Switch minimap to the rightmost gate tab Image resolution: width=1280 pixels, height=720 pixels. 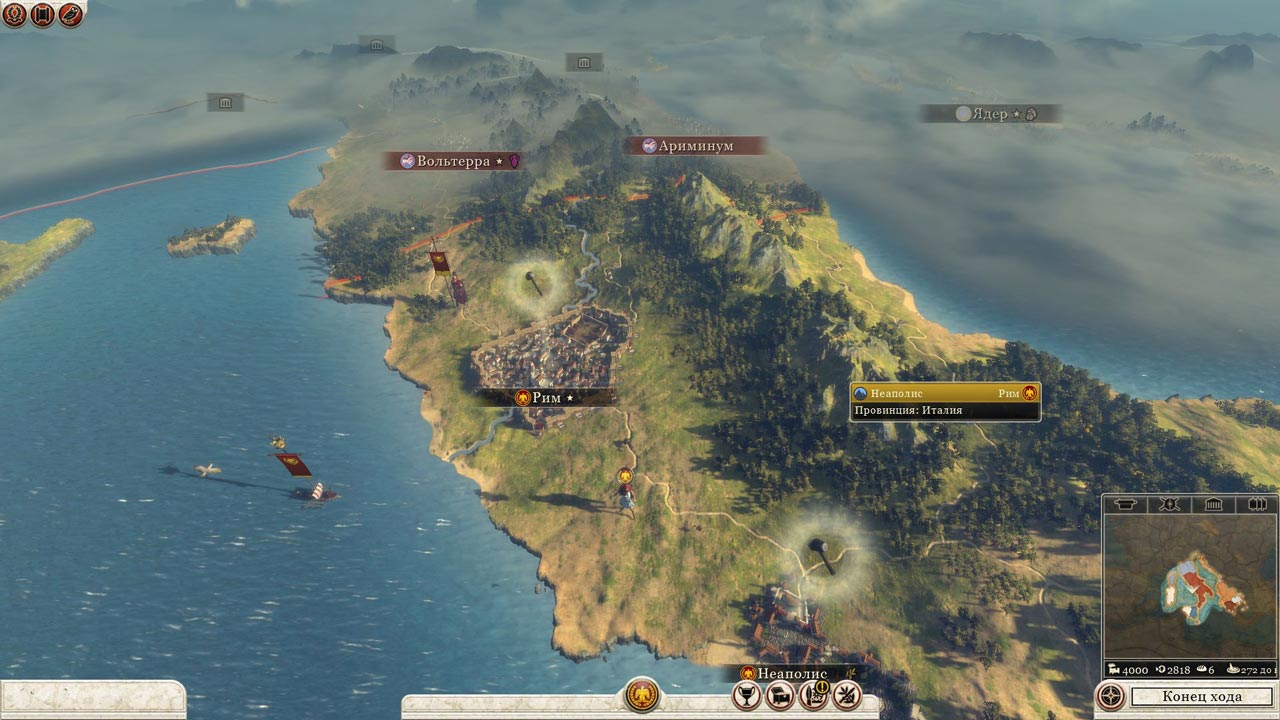(x=1256, y=504)
